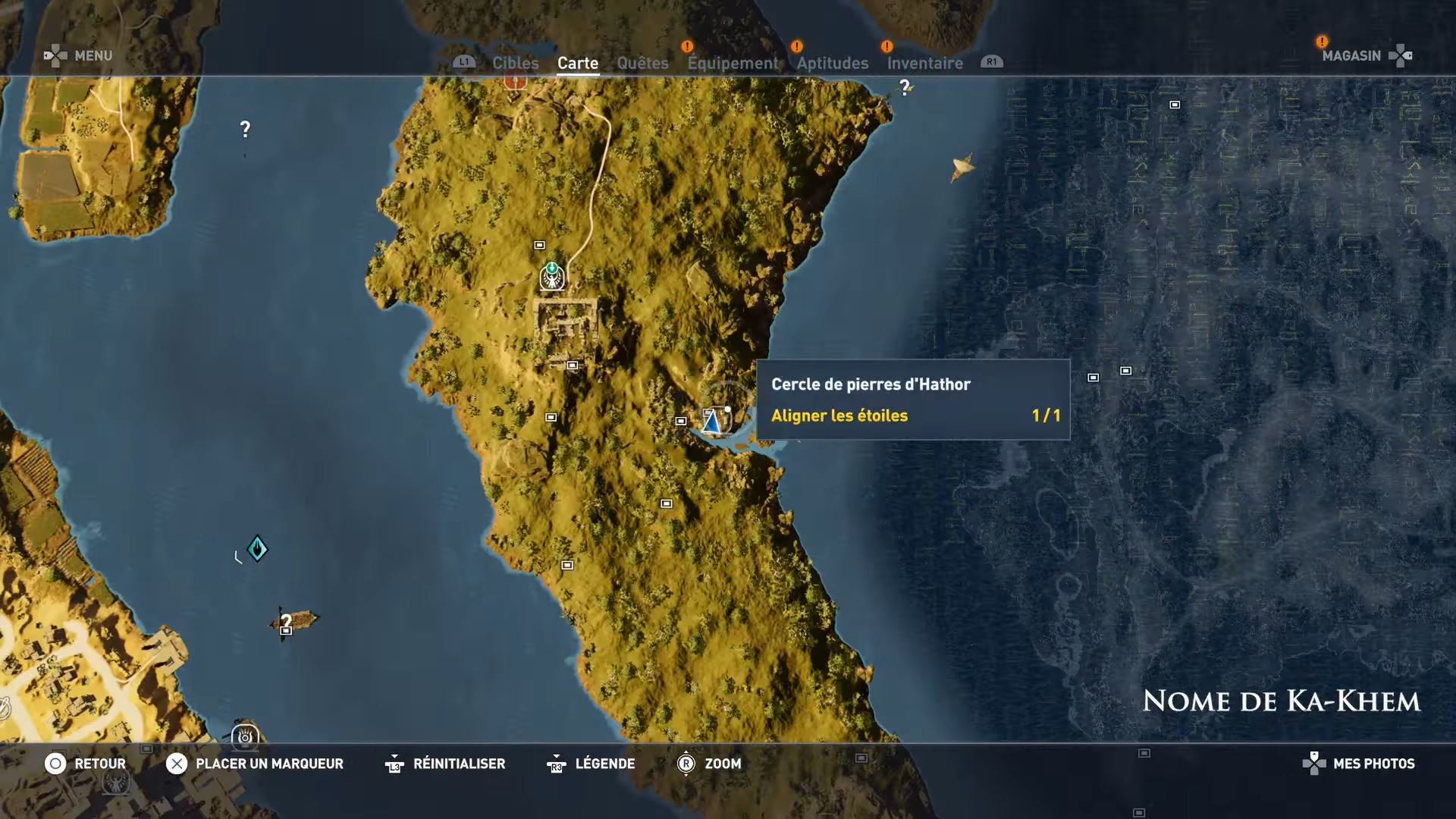Select the Carte tab

click(x=578, y=63)
